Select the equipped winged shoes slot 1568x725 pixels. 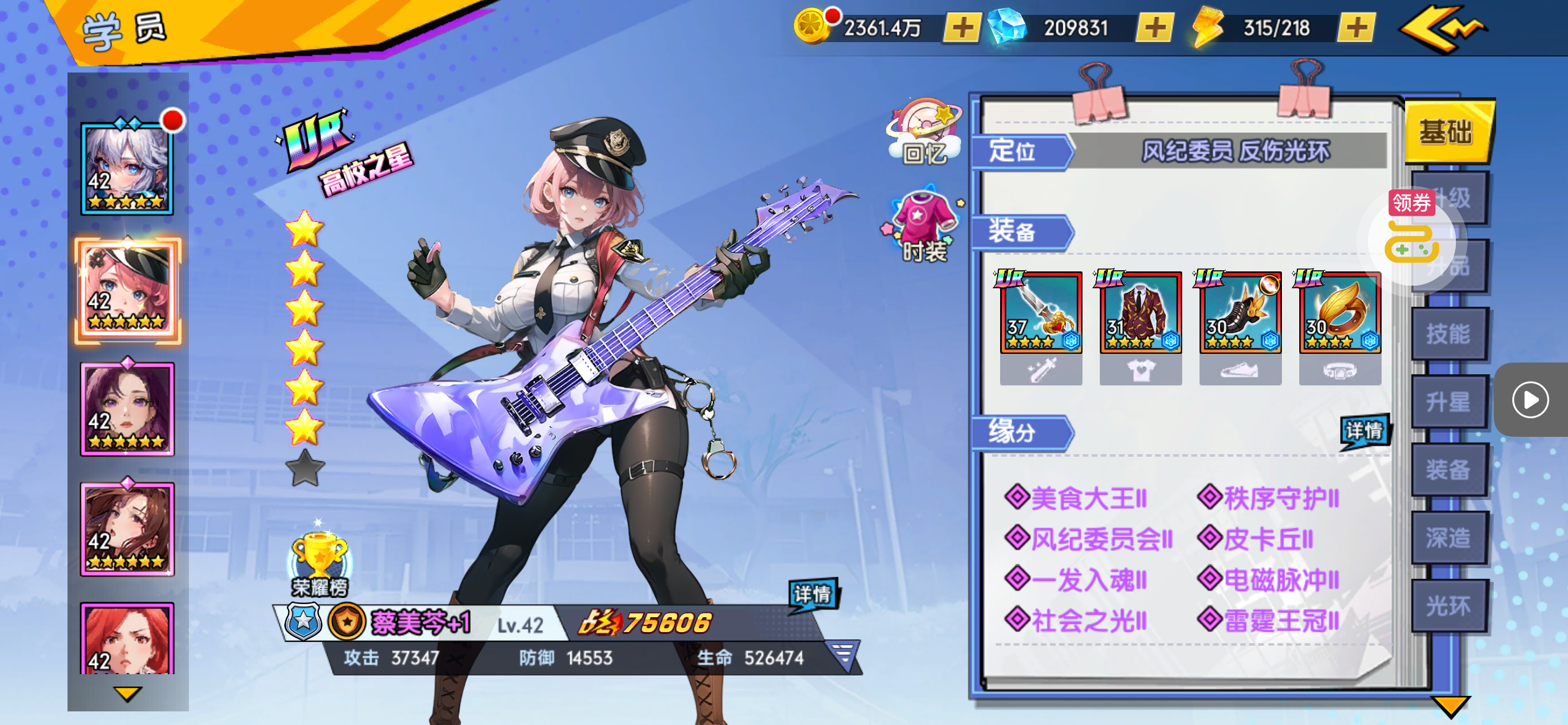(1240, 313)
